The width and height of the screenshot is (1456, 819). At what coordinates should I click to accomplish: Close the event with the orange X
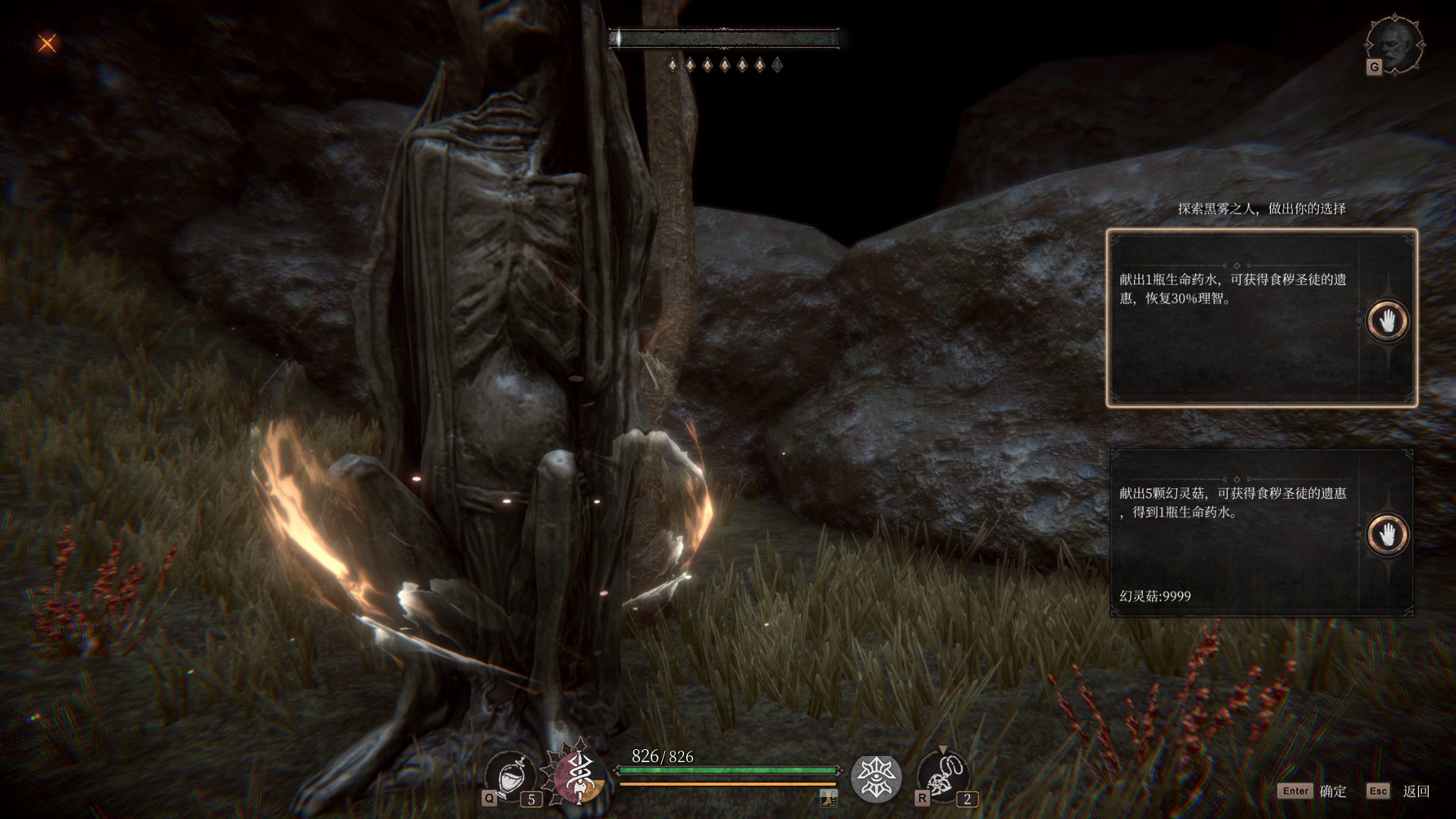(47, 43)
